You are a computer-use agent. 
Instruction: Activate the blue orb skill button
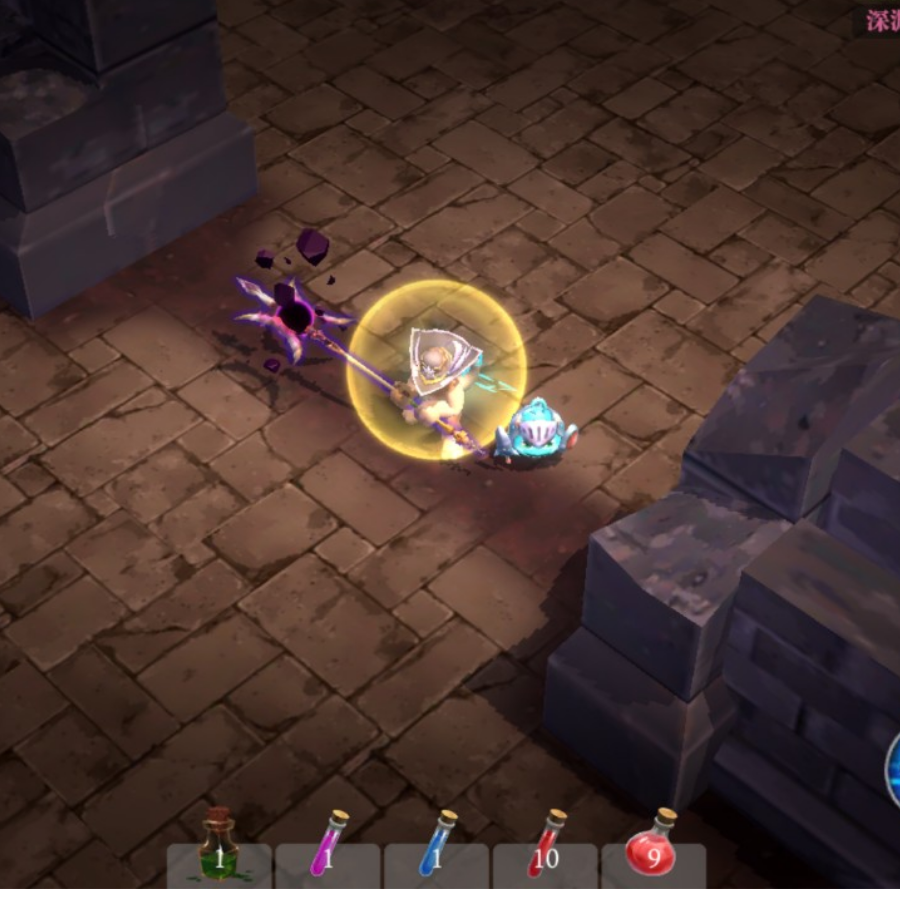[893, 770]
